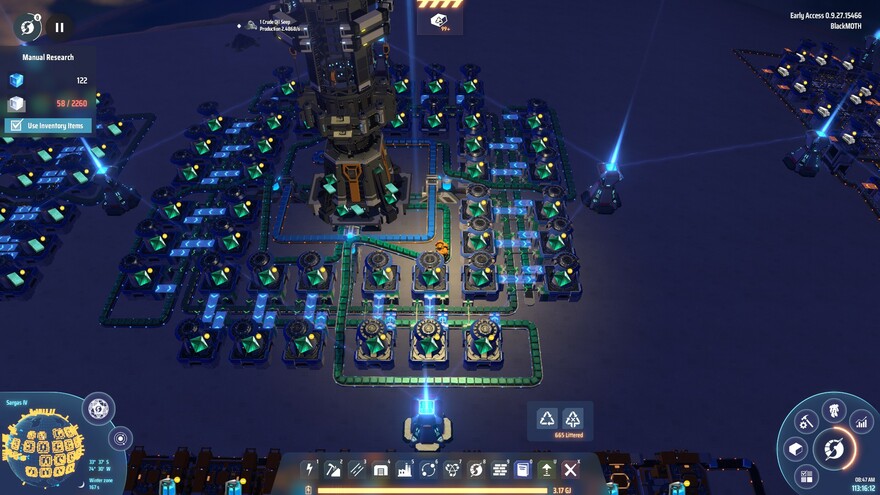This screenshot has height=495, width=880.
Task: Activate the upgrade arrow tool
Action: click(x=546, y=469)
